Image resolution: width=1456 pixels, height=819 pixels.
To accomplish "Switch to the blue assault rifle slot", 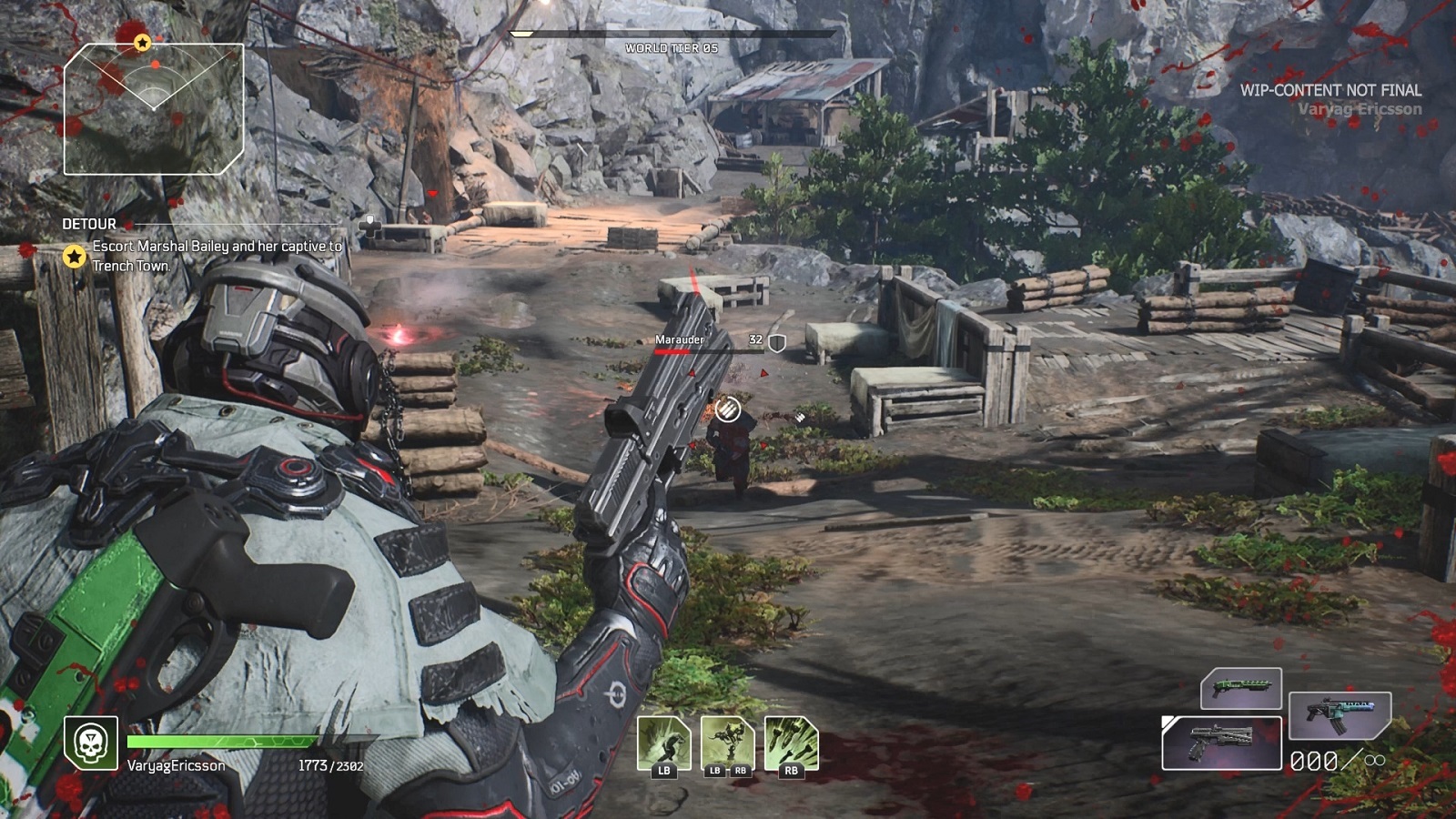I will (1340, 714).
